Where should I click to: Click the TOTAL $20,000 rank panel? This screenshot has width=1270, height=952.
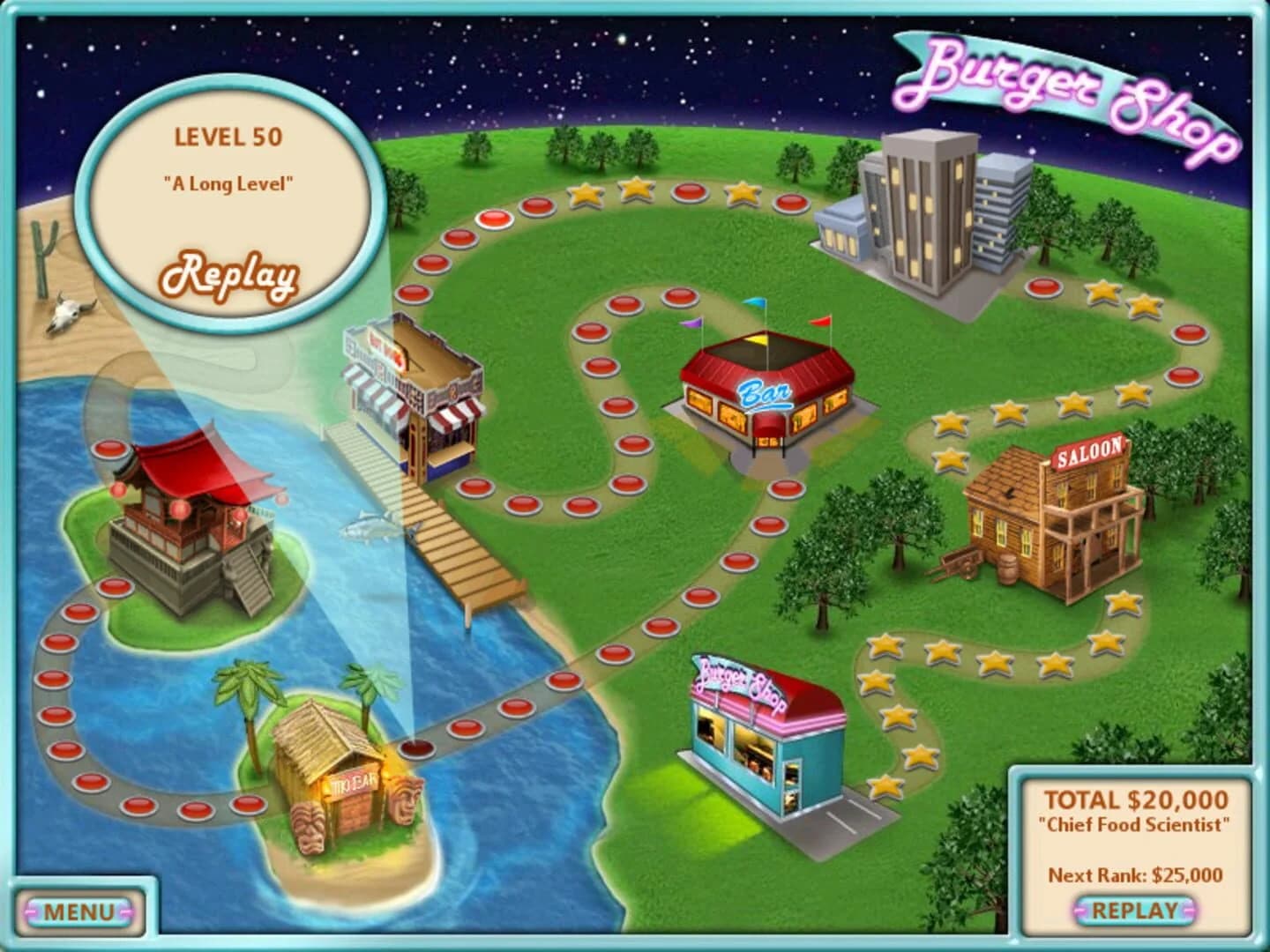(1134, 798)
